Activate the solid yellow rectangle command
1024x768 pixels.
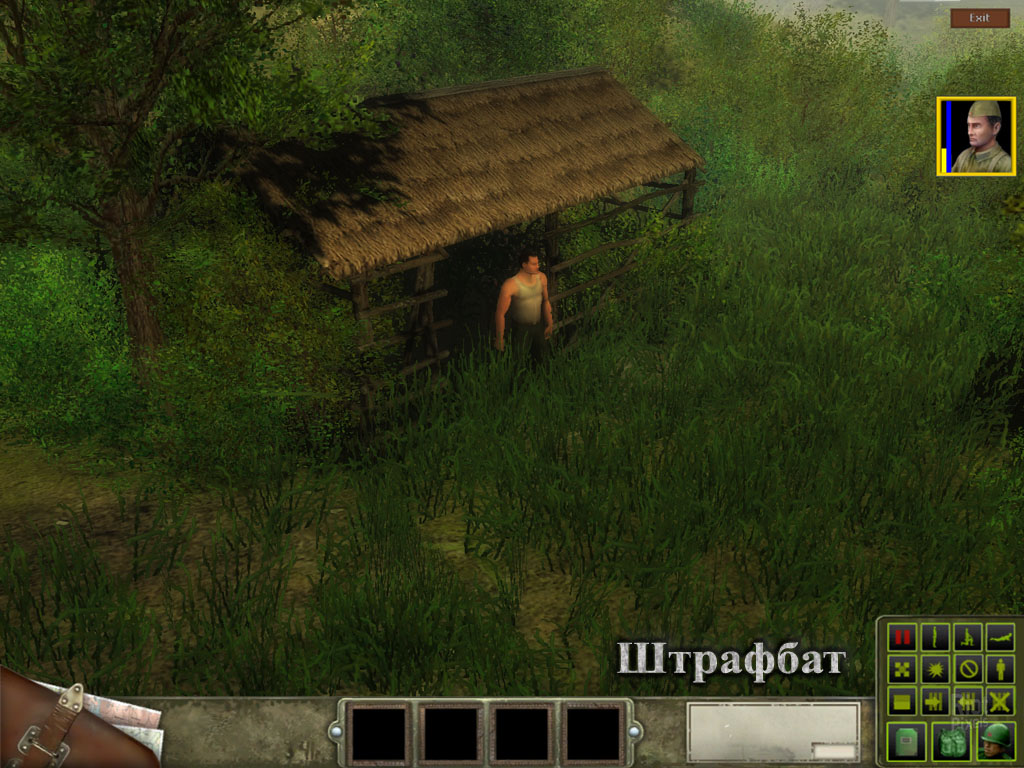coord(903,701)
